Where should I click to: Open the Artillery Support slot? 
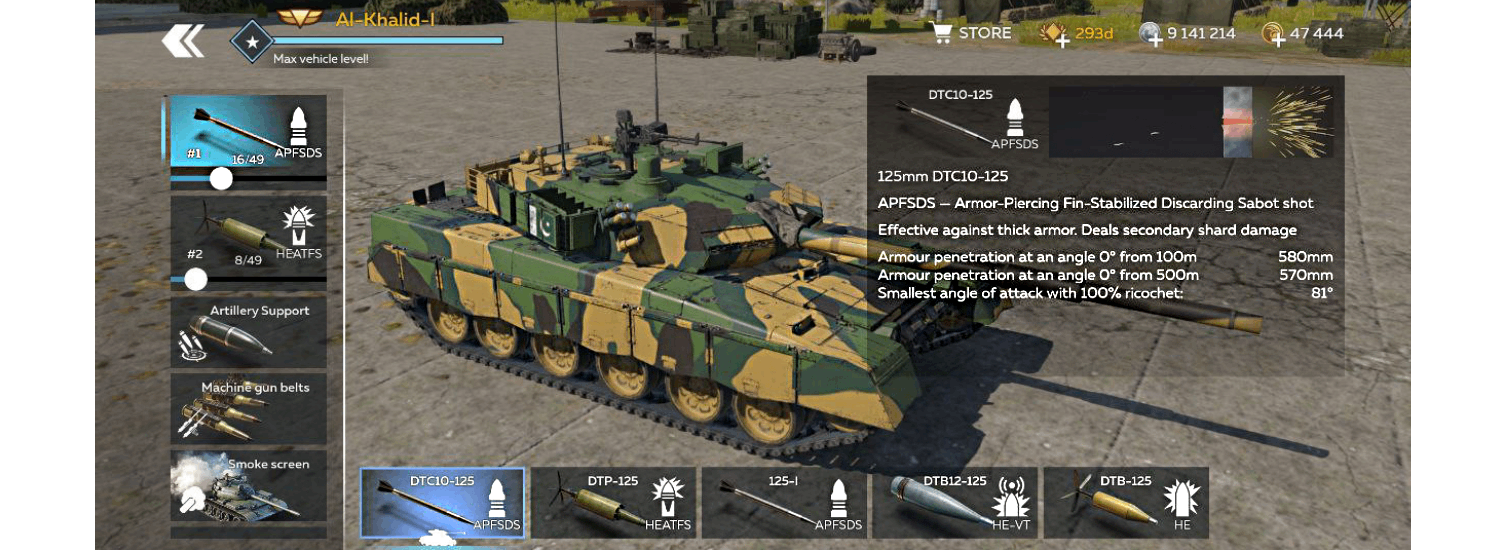[x=248, y=332]
